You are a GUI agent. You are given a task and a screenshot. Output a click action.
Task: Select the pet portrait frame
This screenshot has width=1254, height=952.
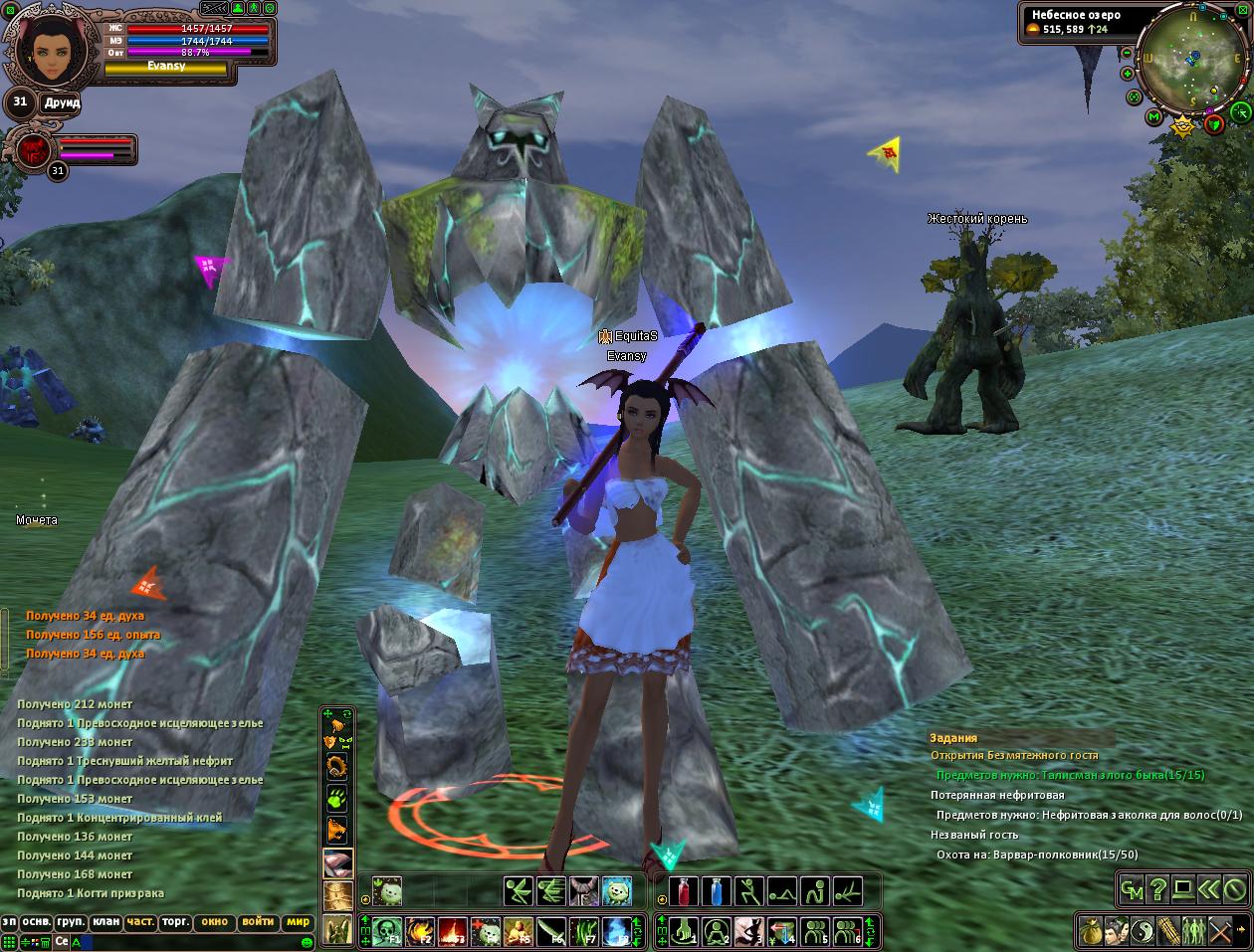pyautogui.click(x=32, y=149)
